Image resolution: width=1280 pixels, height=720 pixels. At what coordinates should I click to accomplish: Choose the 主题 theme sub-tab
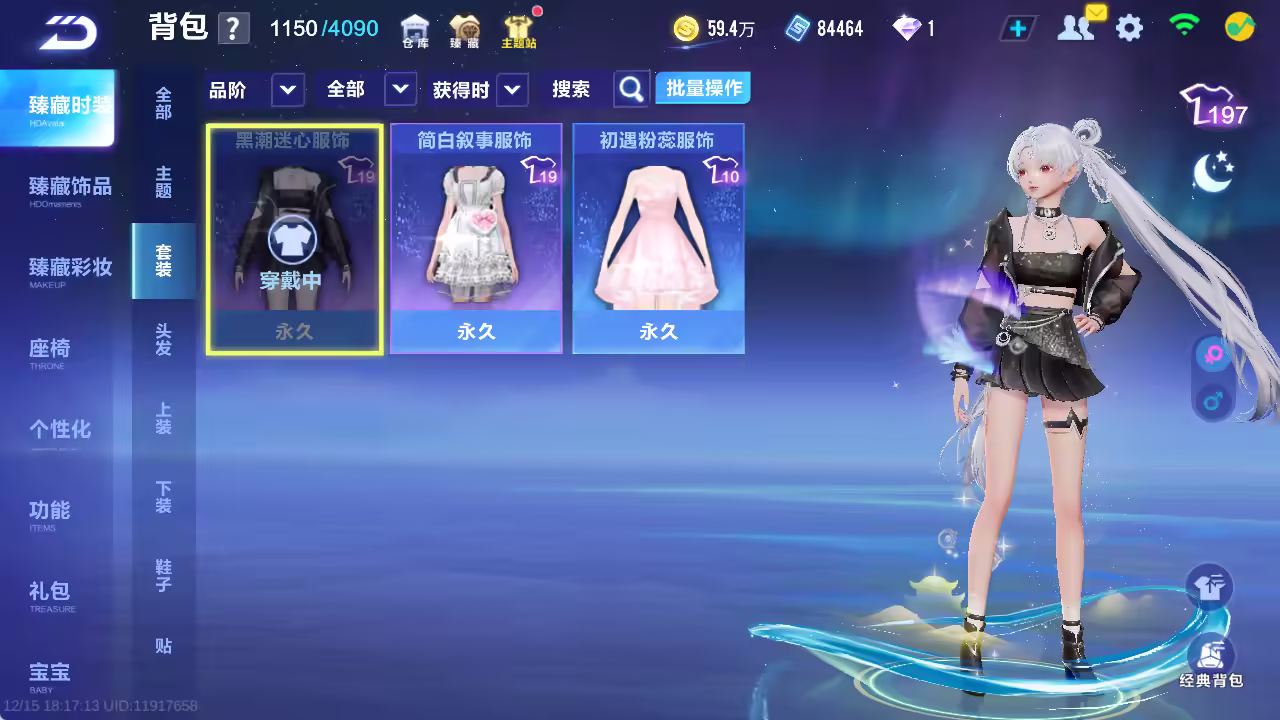(163, 182)
